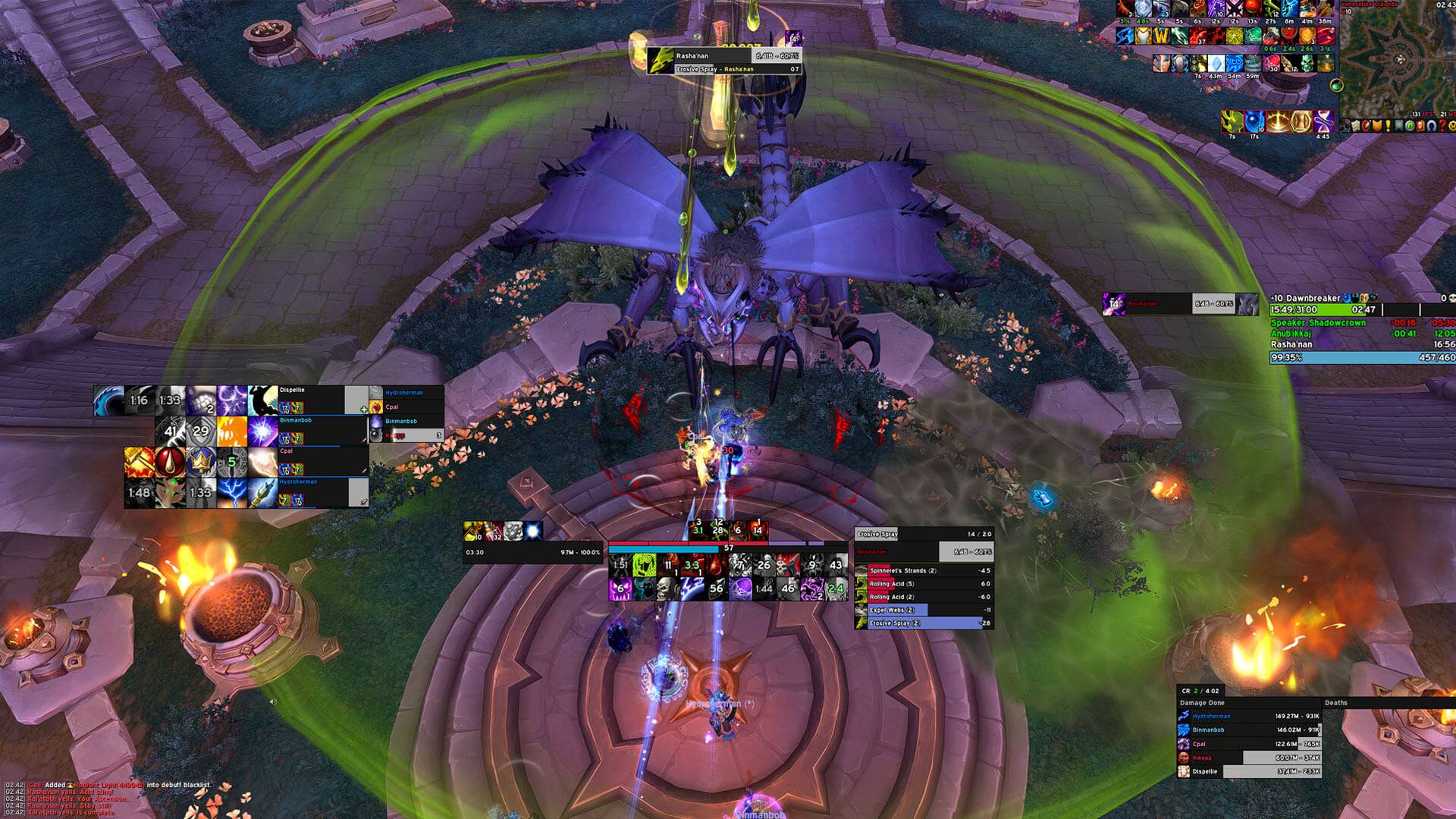Click the blue lightning bolt cooldown icon

(231, 492)
